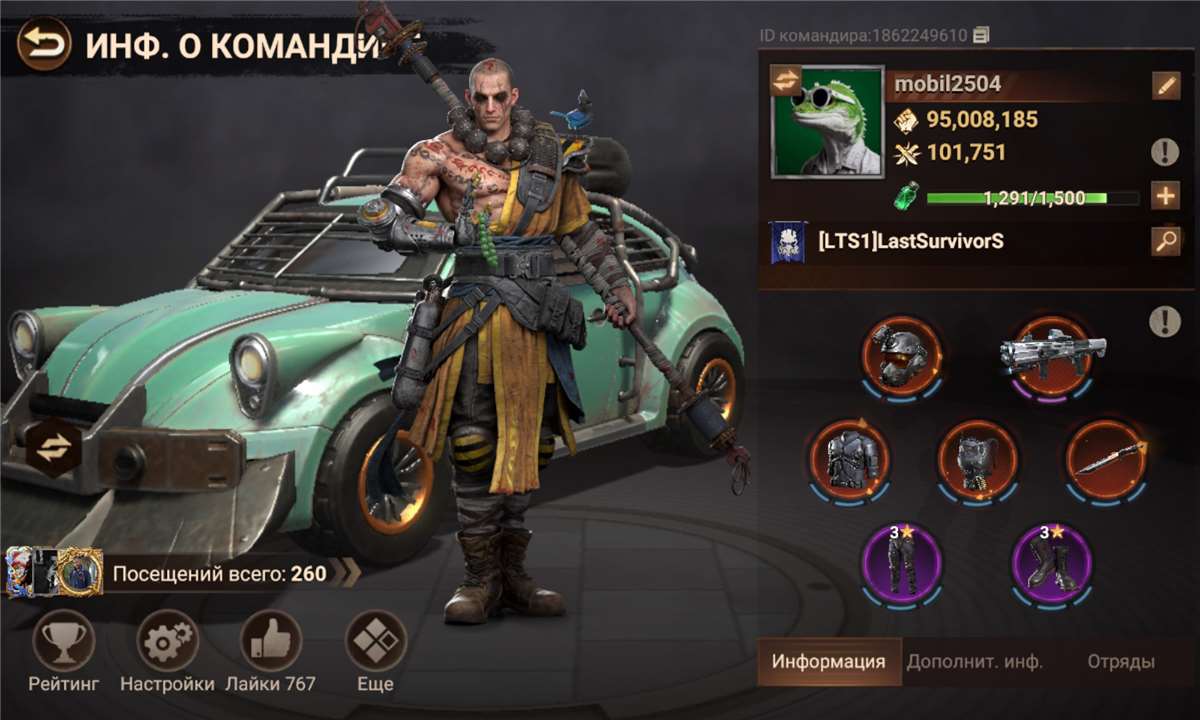The image size is (1200, 720).
Task: Switch to the Дополнит. инф. tab
Action: pos(974,662)
